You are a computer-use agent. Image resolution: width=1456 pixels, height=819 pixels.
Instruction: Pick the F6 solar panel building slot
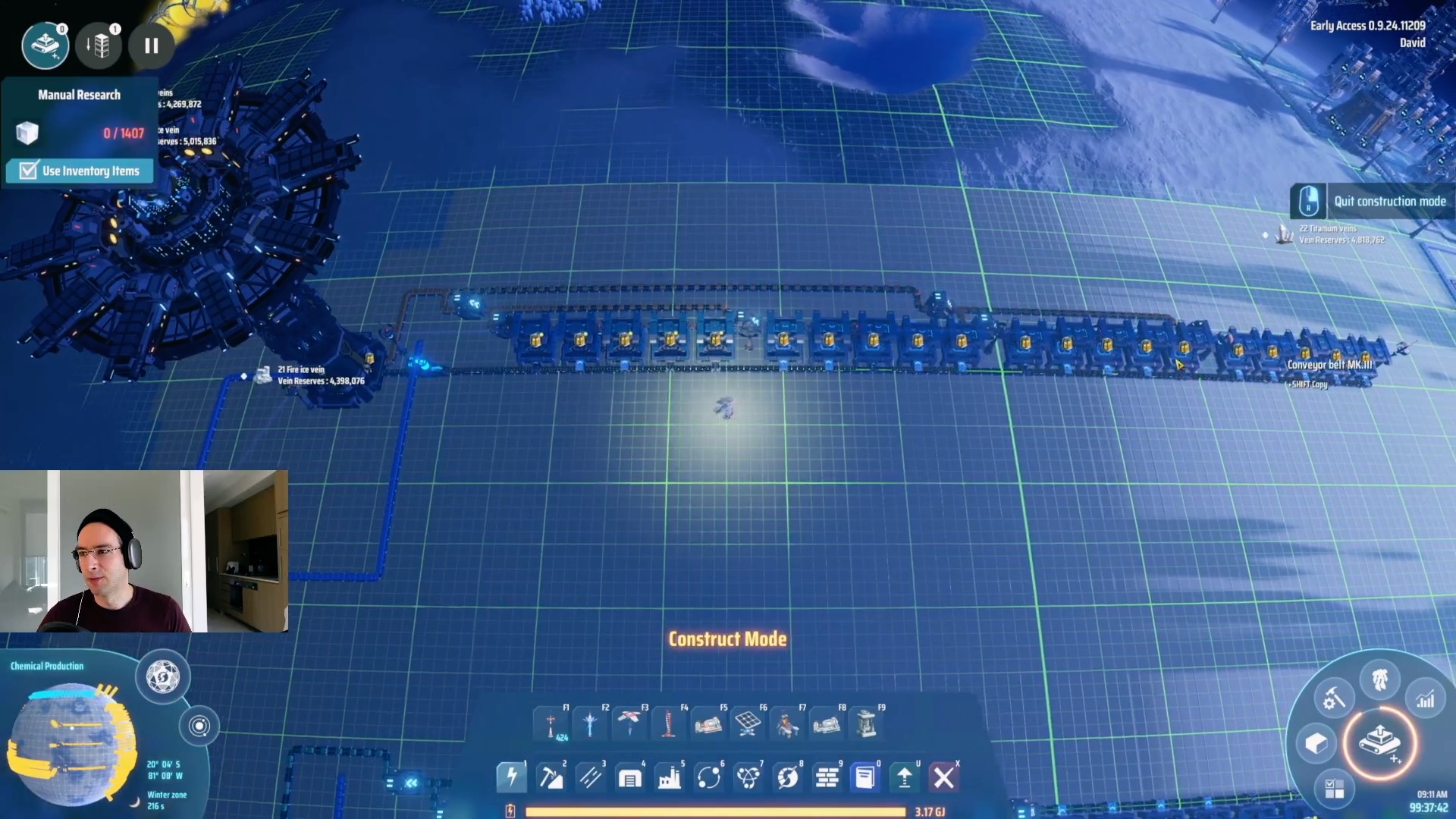click(x=748, y=724)
